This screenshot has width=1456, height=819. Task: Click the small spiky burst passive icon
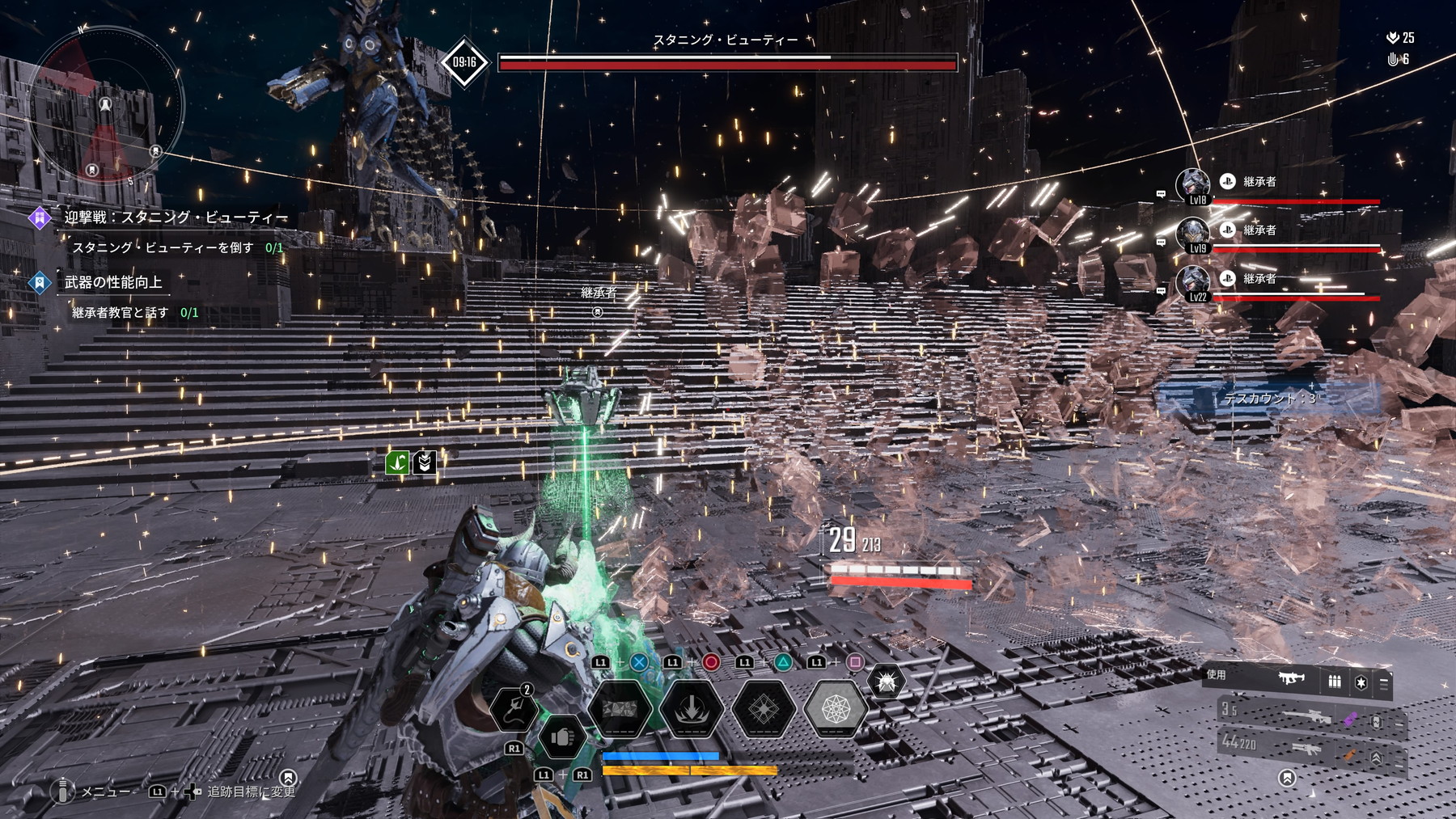886,682
